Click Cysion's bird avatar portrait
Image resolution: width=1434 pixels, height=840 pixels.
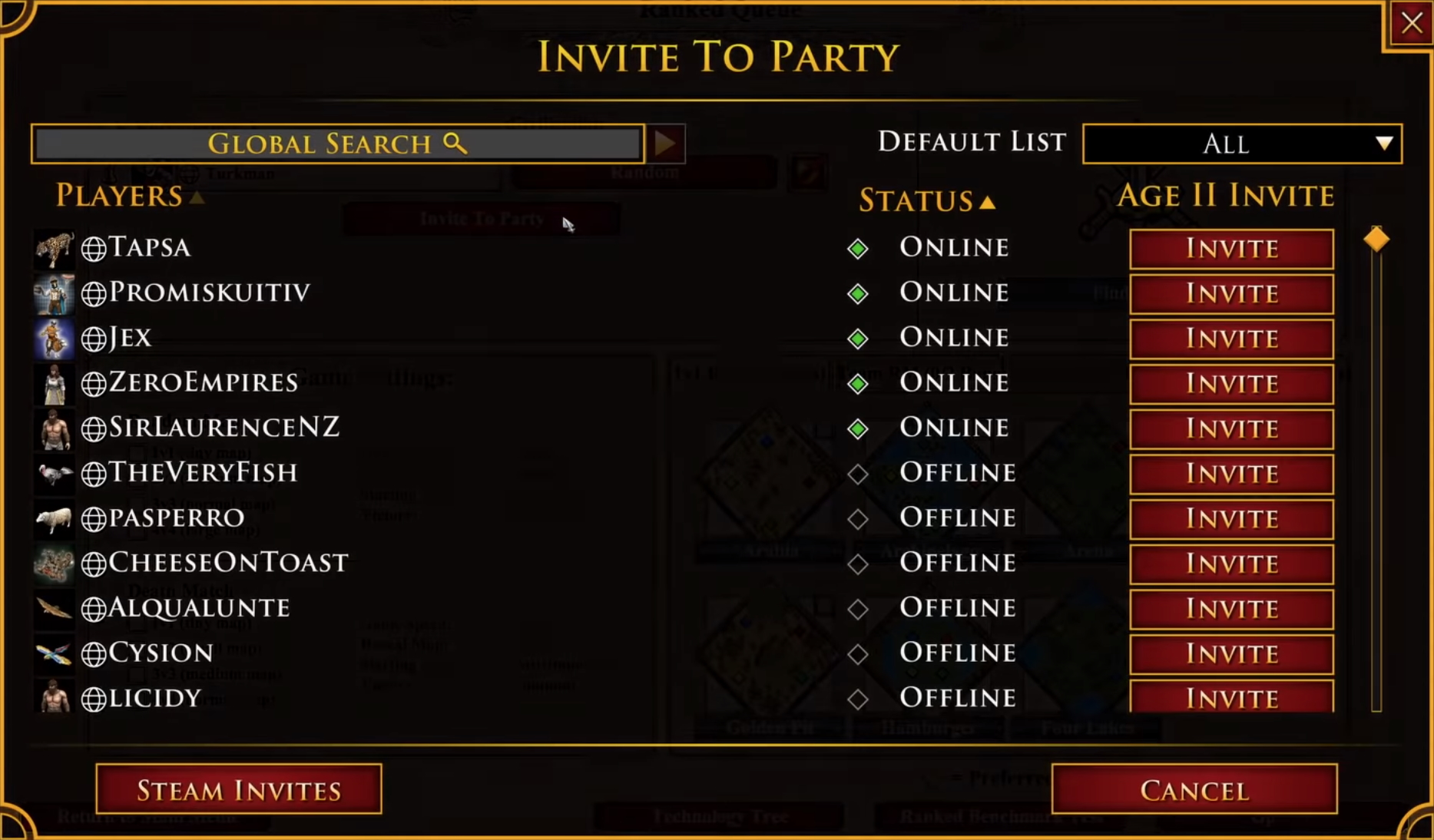pyautogui.click(x=55, y=653)
